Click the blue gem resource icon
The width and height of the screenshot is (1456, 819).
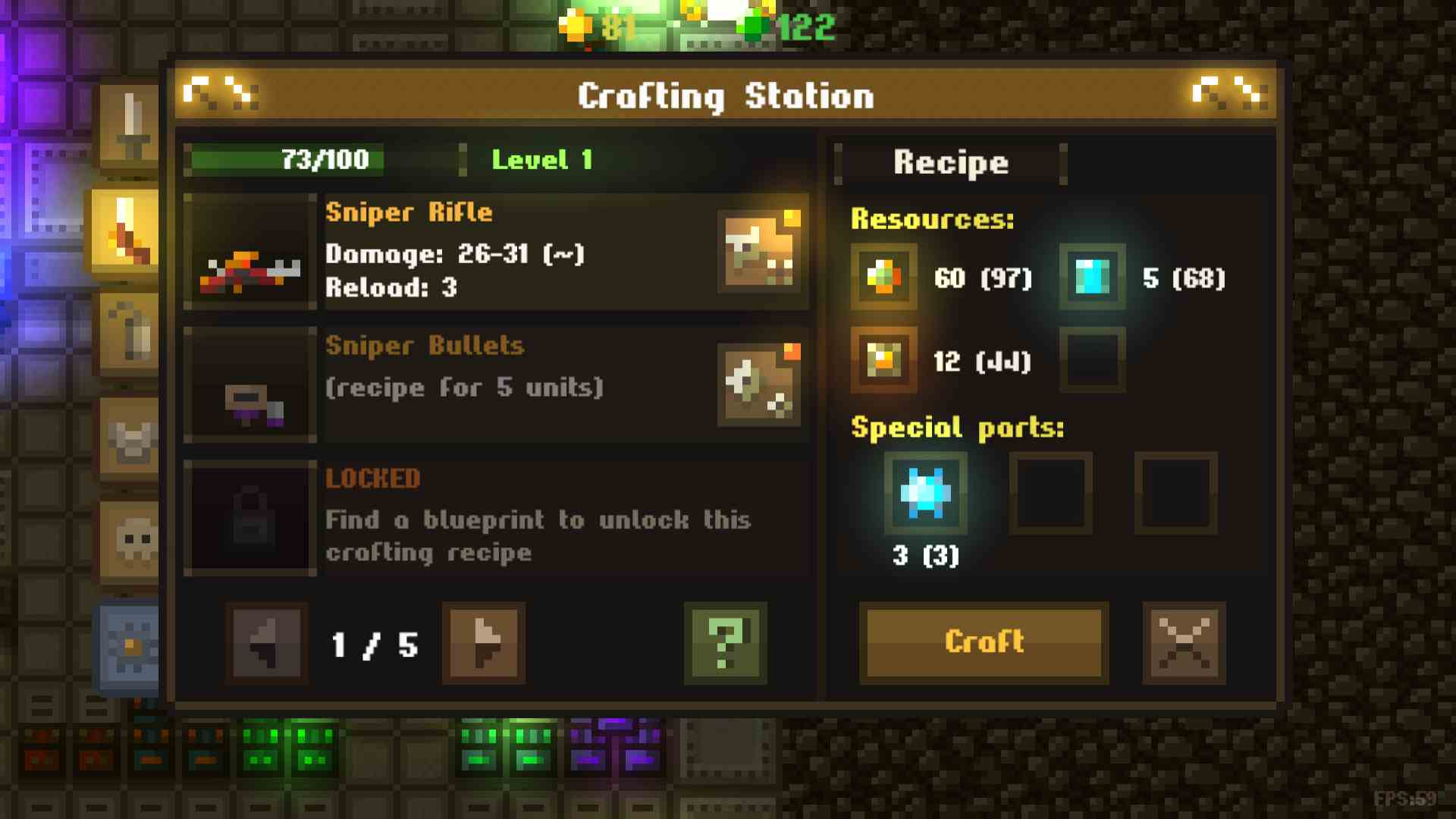(x=1092, y=275)
